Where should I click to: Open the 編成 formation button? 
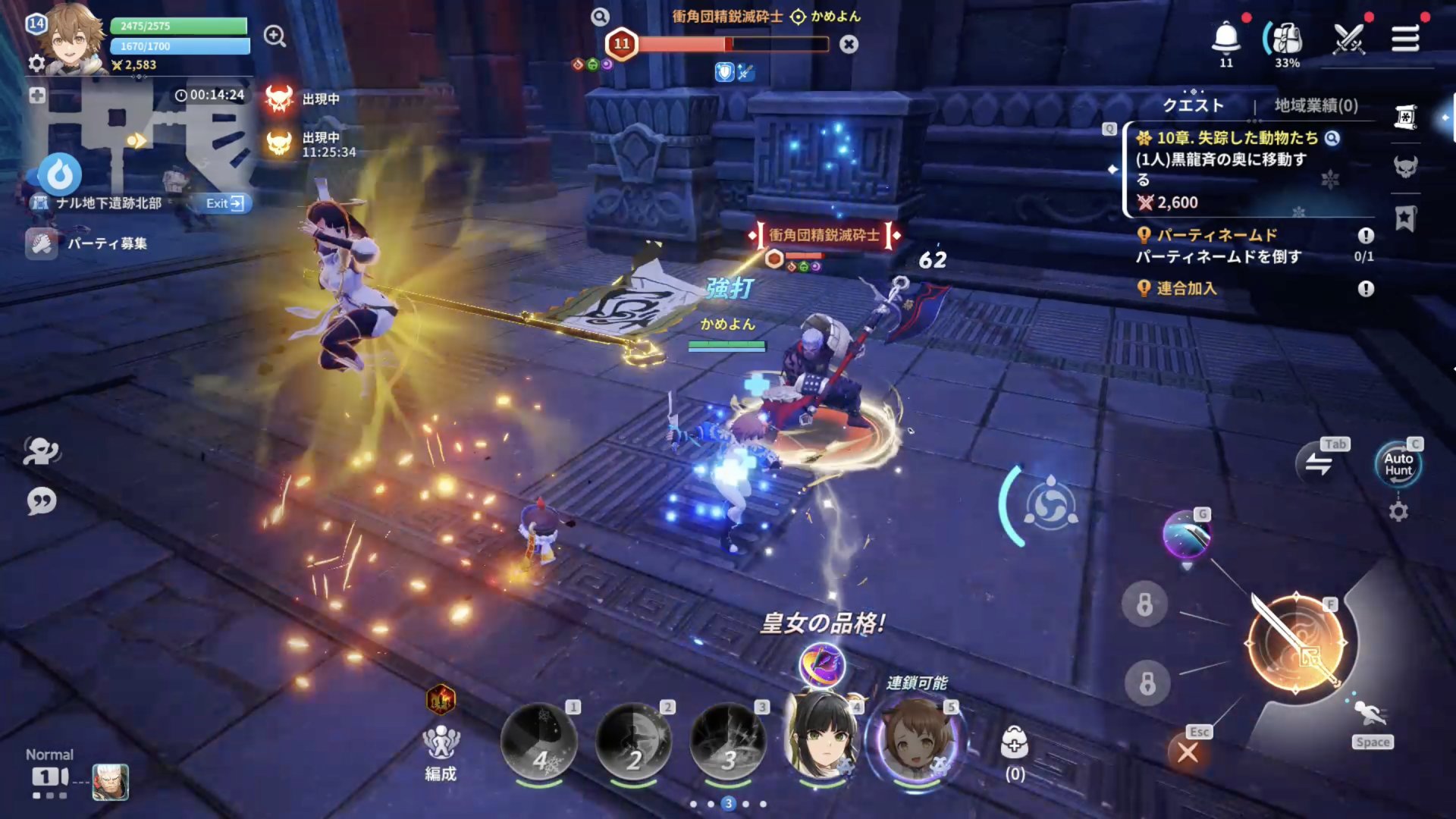click(x=441, y=751)
